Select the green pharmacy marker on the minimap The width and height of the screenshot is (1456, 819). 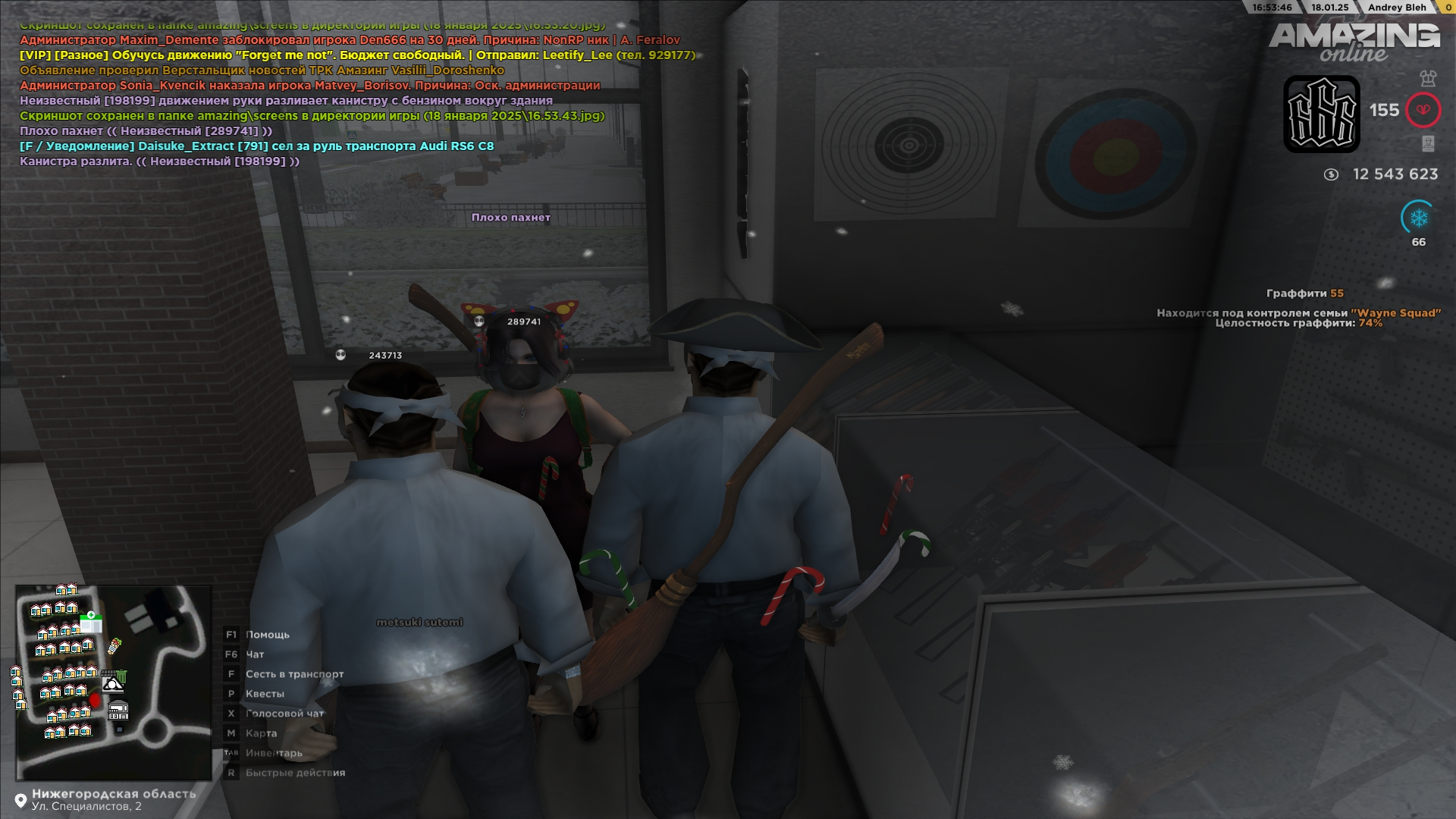point(91,623)
